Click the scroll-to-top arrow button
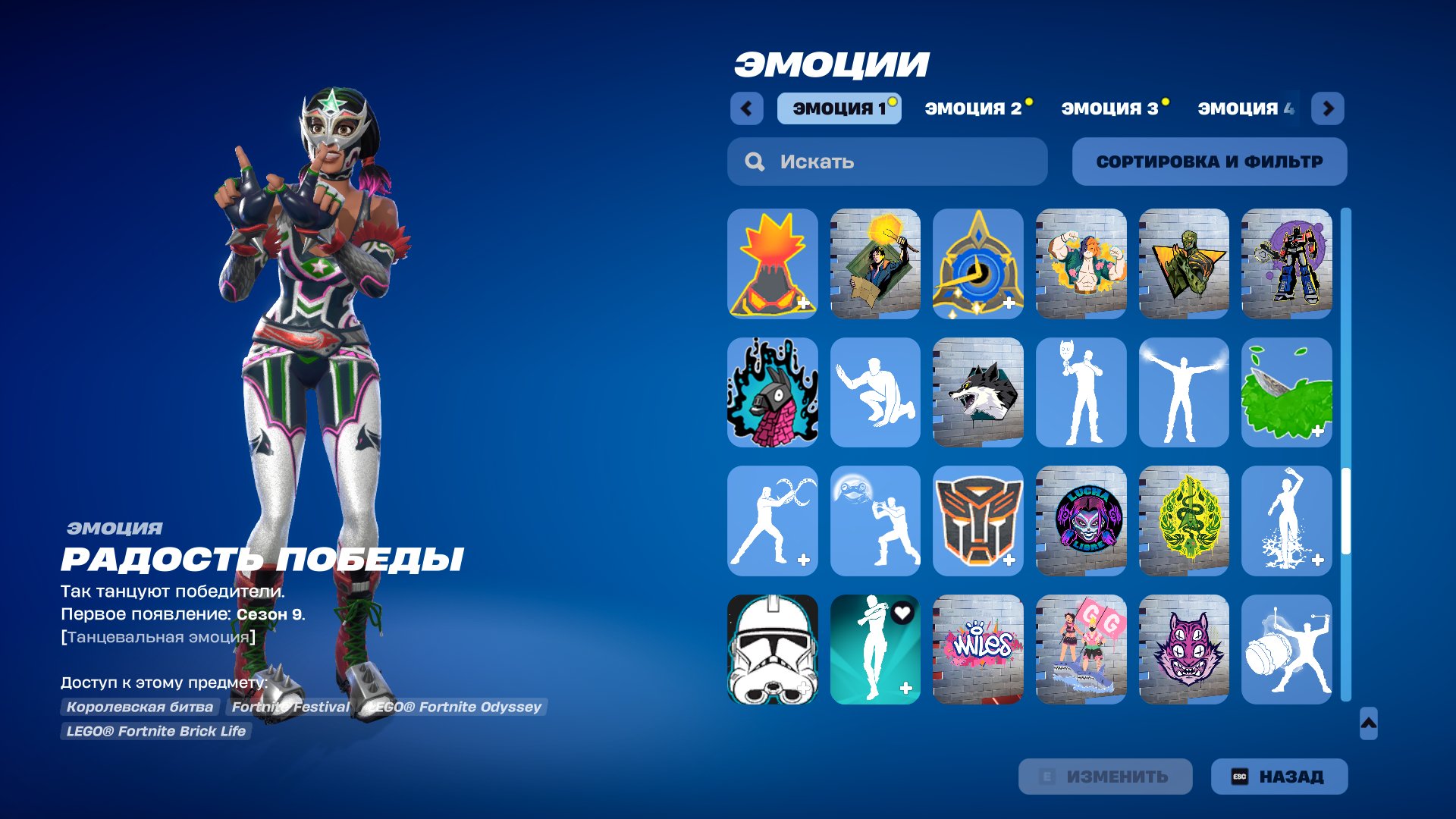The width and height of the screenshot is (1456, 819). (x=1368, y=723)
